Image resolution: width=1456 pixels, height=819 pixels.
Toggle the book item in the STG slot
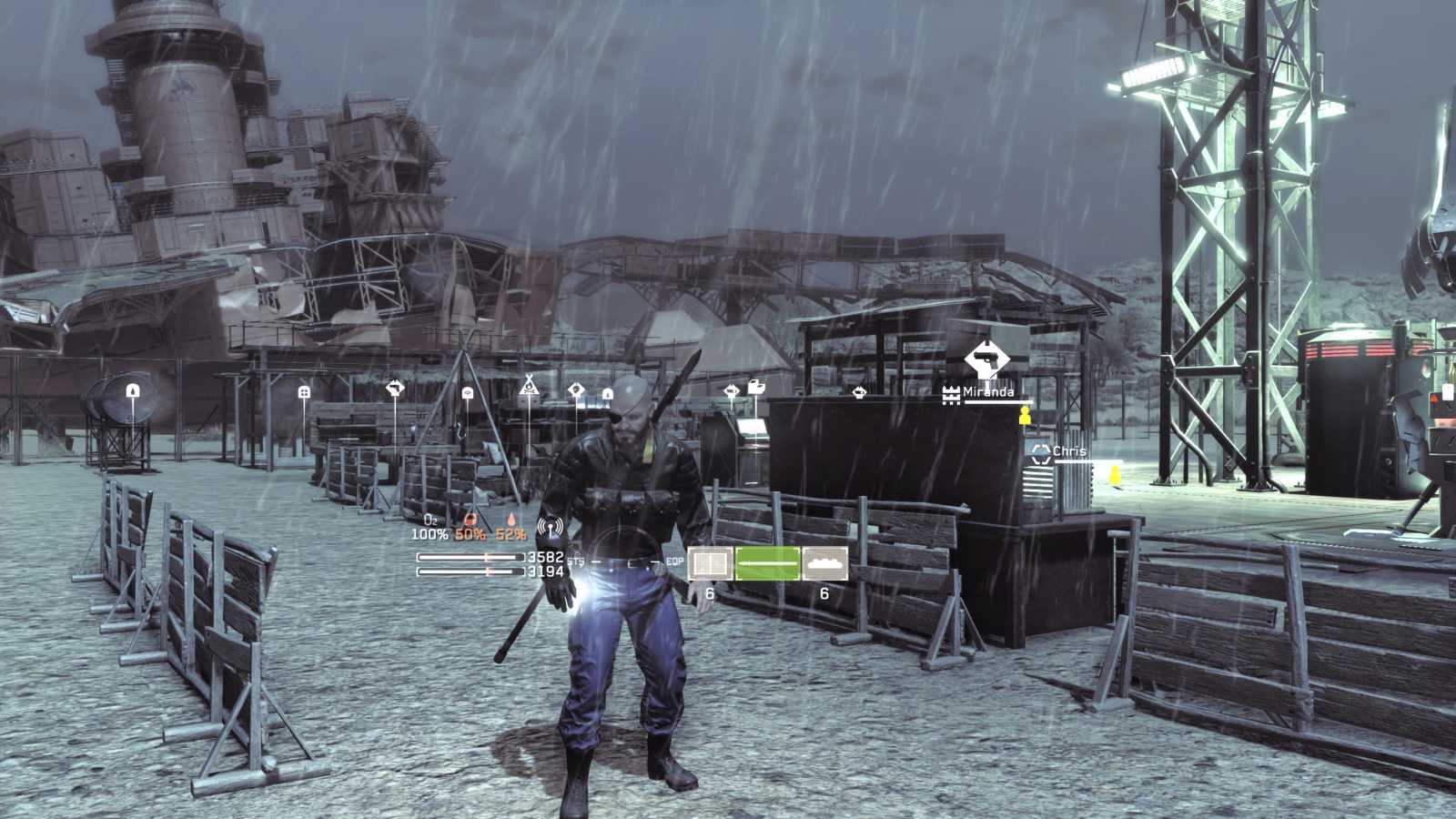[x=710, y=562]
